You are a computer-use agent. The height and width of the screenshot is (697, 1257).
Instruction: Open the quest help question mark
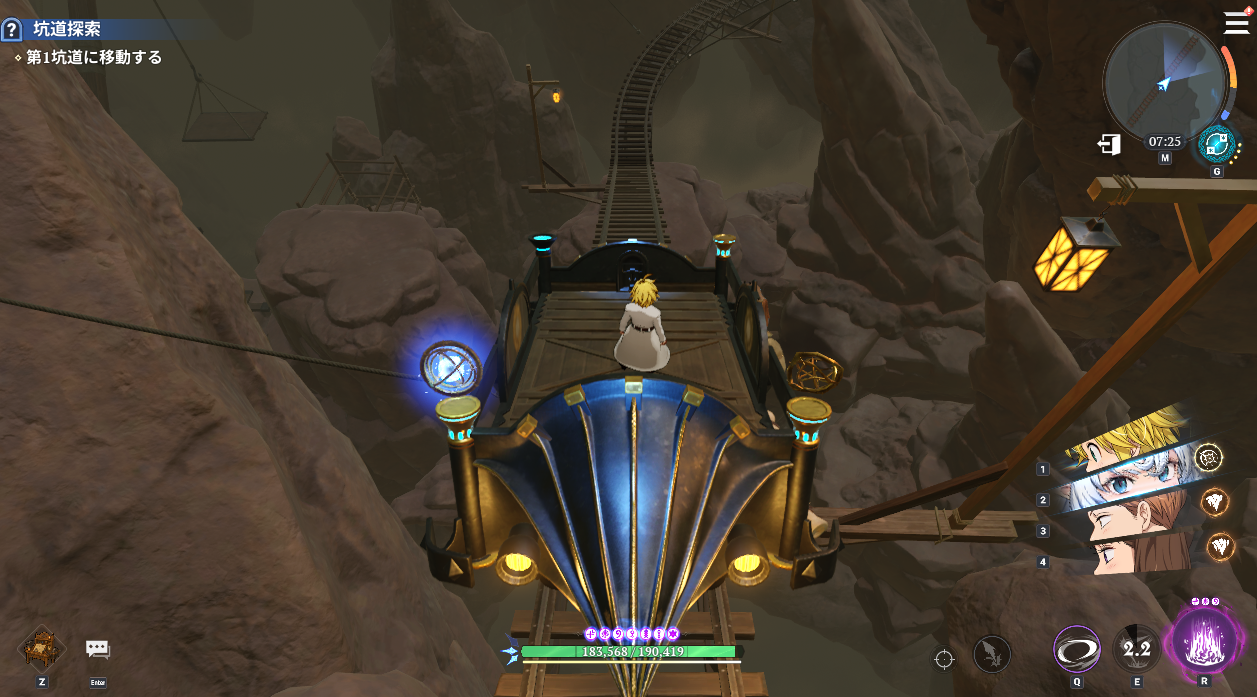pyautogui.click(x=11, y=30)
